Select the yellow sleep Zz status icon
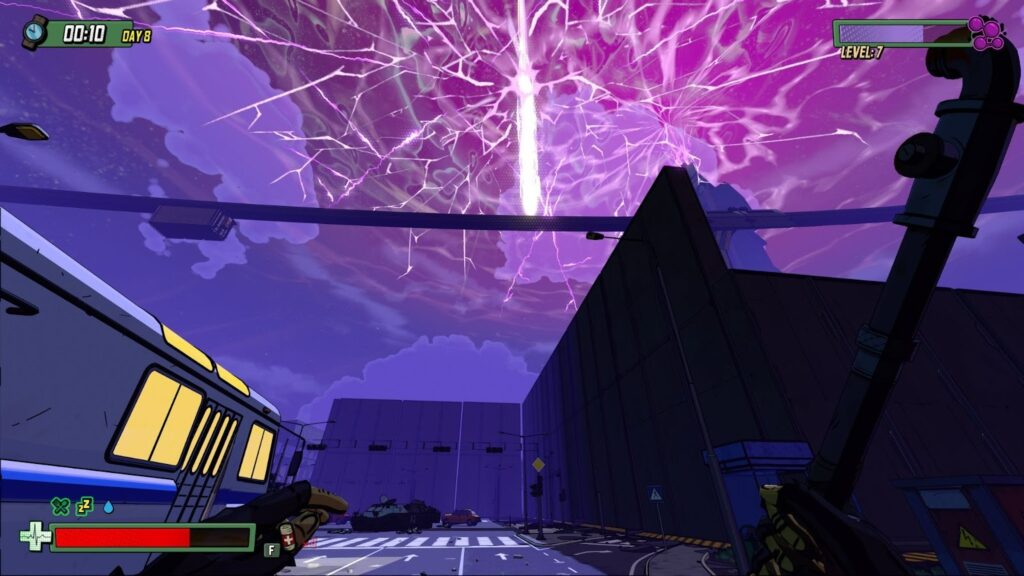The width and height of the screenshot is (1024, 576). pos(85,507)
